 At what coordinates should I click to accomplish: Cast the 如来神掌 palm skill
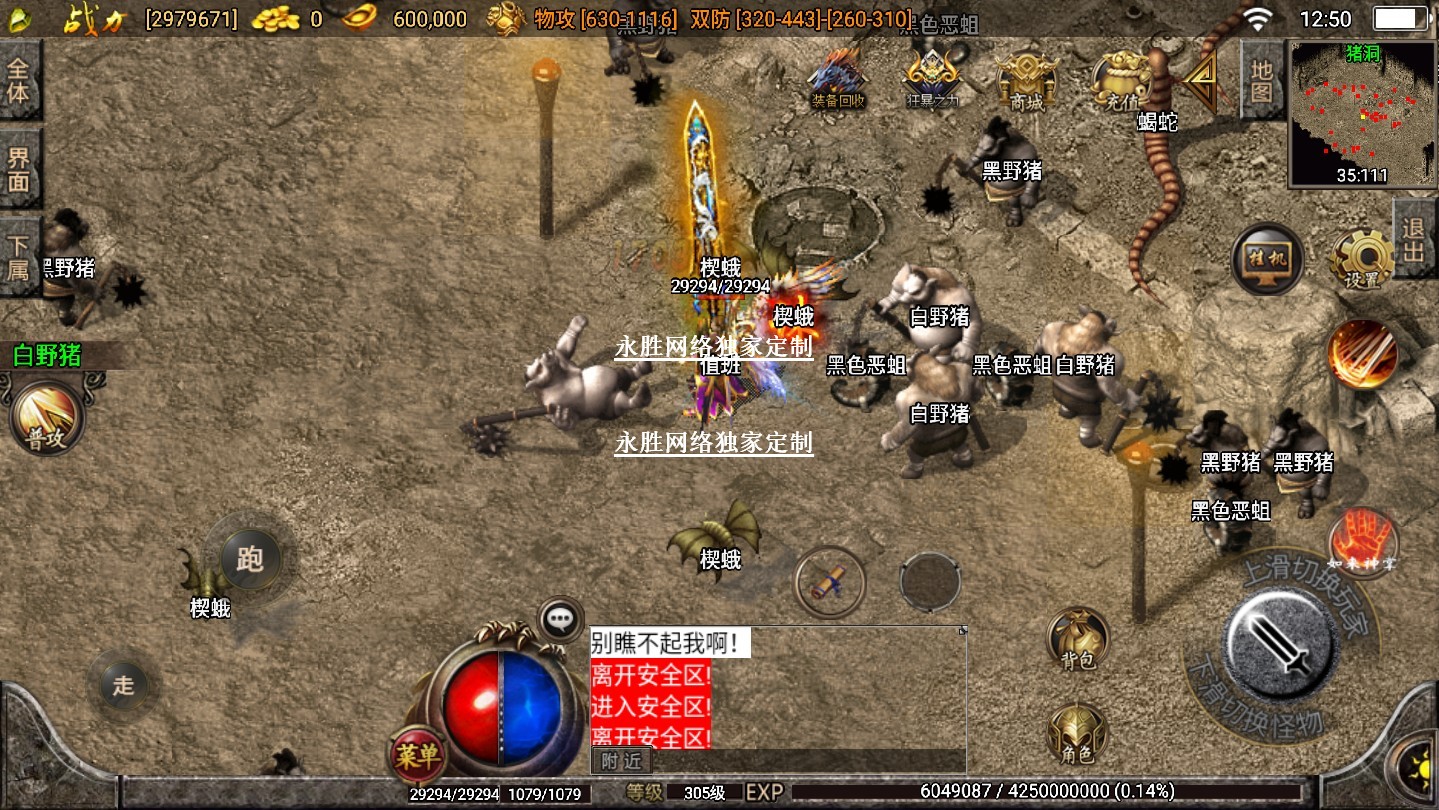(x=1362, y=541)
